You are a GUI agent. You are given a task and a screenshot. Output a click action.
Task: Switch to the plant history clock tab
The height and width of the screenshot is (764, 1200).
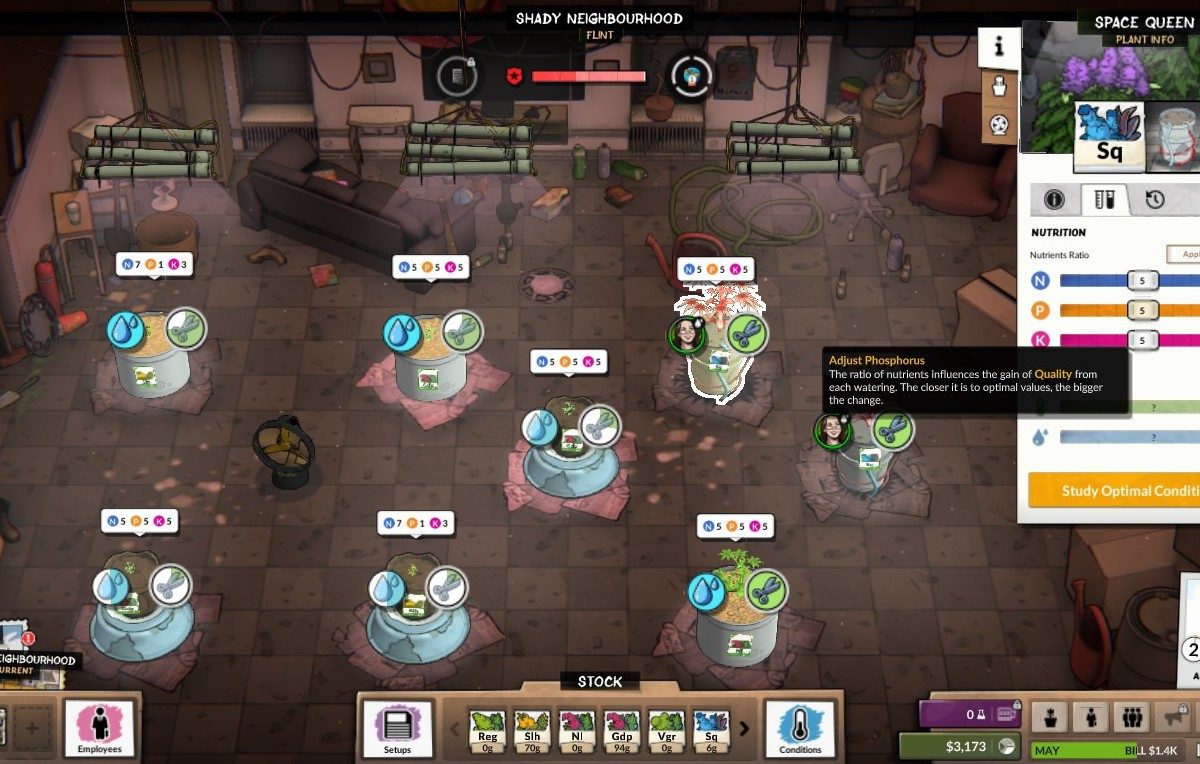click(x=1155, y=200)
